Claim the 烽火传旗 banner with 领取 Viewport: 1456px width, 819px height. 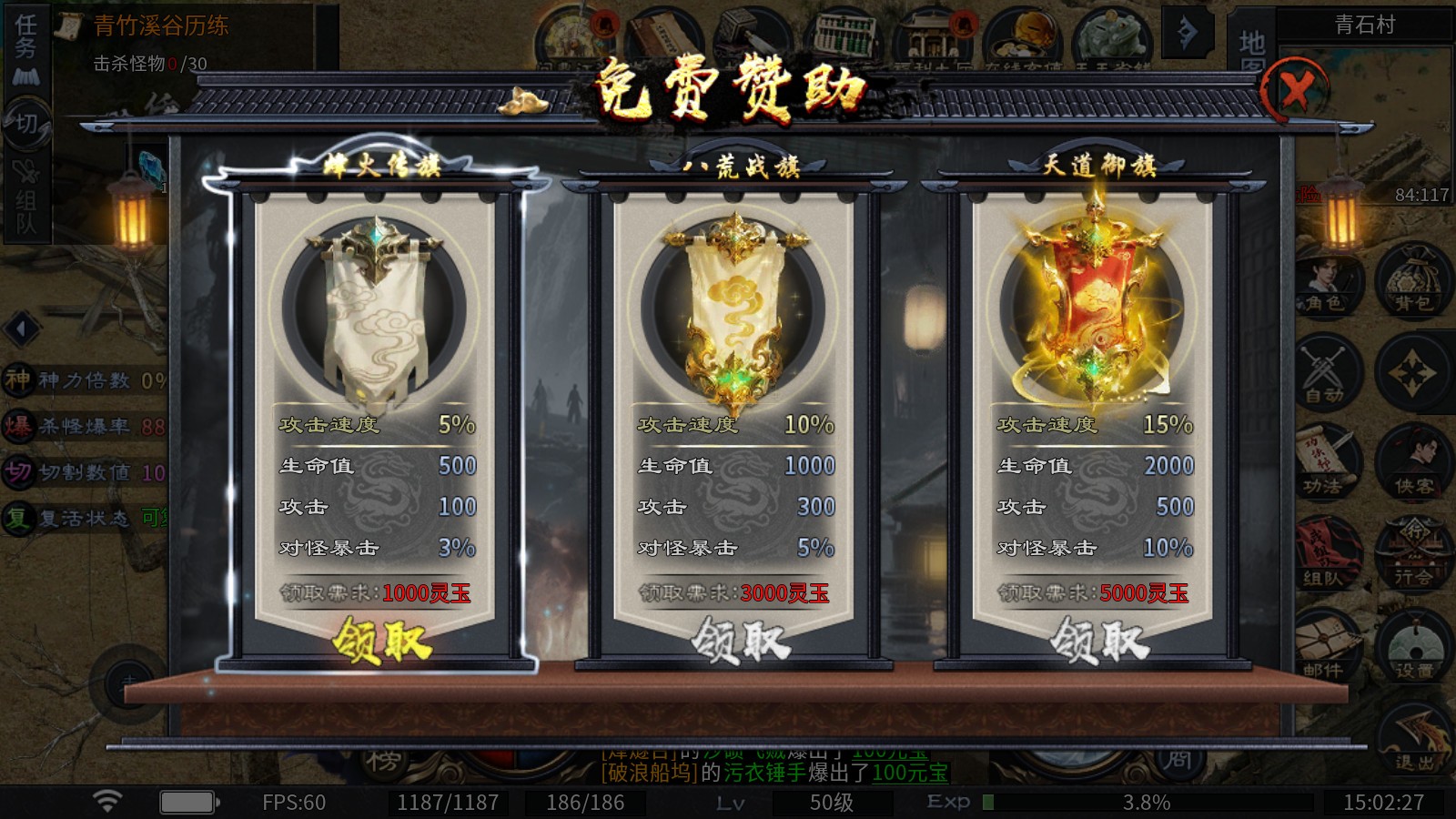pos(381,641)
